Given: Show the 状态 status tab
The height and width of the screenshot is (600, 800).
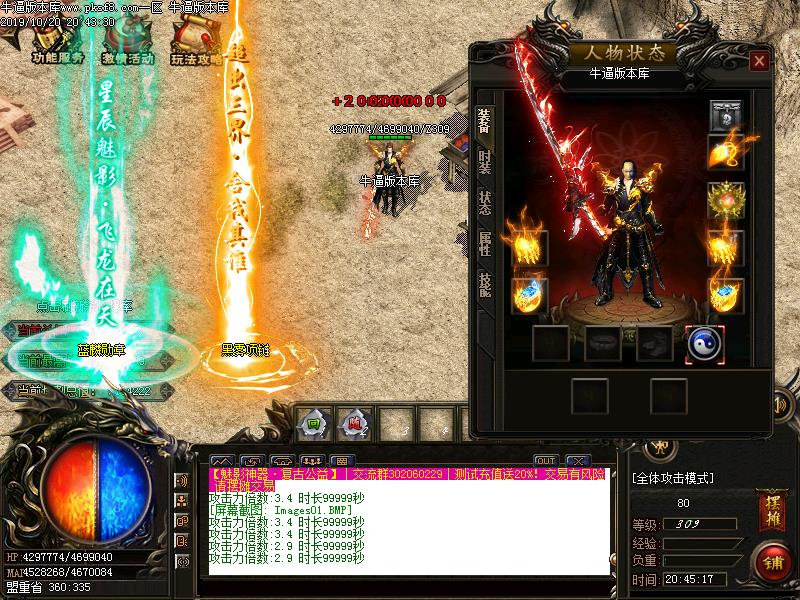Looking at the screenshot, I should point(484,203).
